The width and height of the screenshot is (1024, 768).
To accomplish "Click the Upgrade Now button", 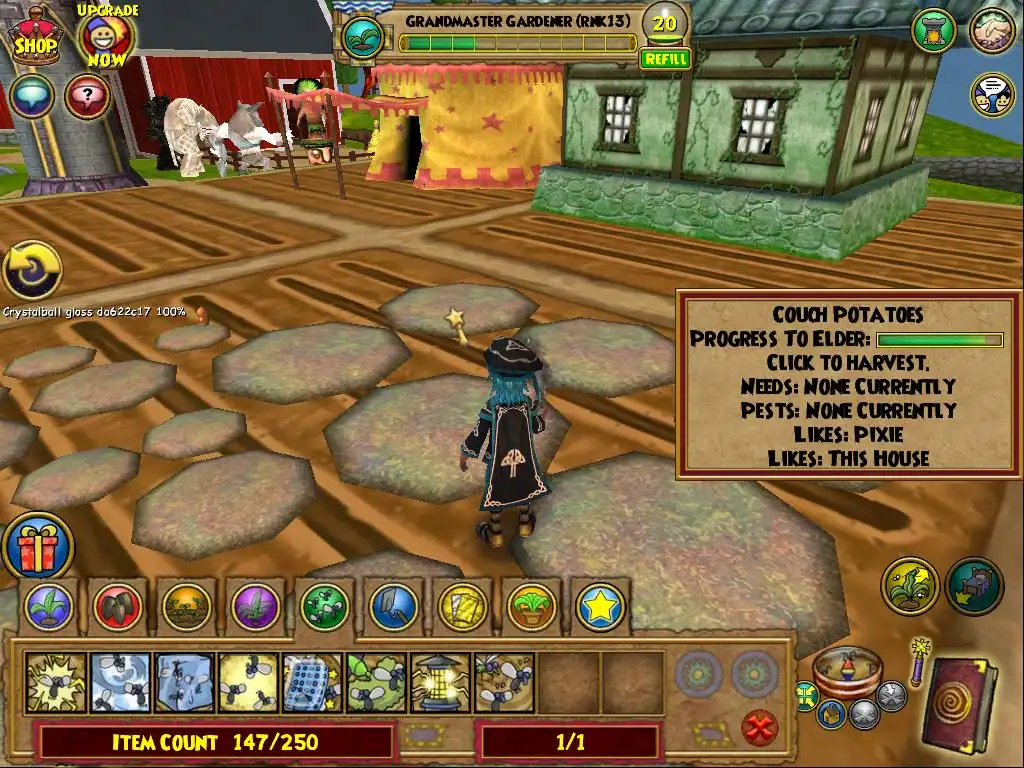I will tap(106, 37).
